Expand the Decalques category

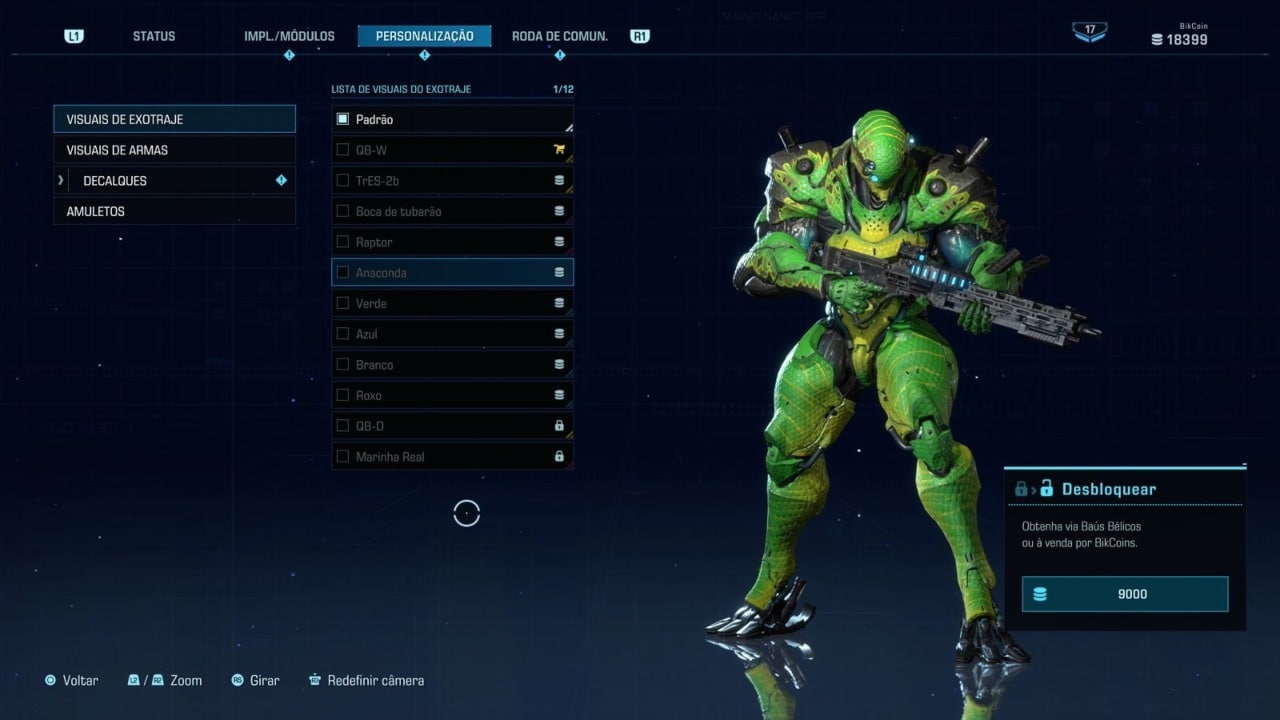click(174, 181)
